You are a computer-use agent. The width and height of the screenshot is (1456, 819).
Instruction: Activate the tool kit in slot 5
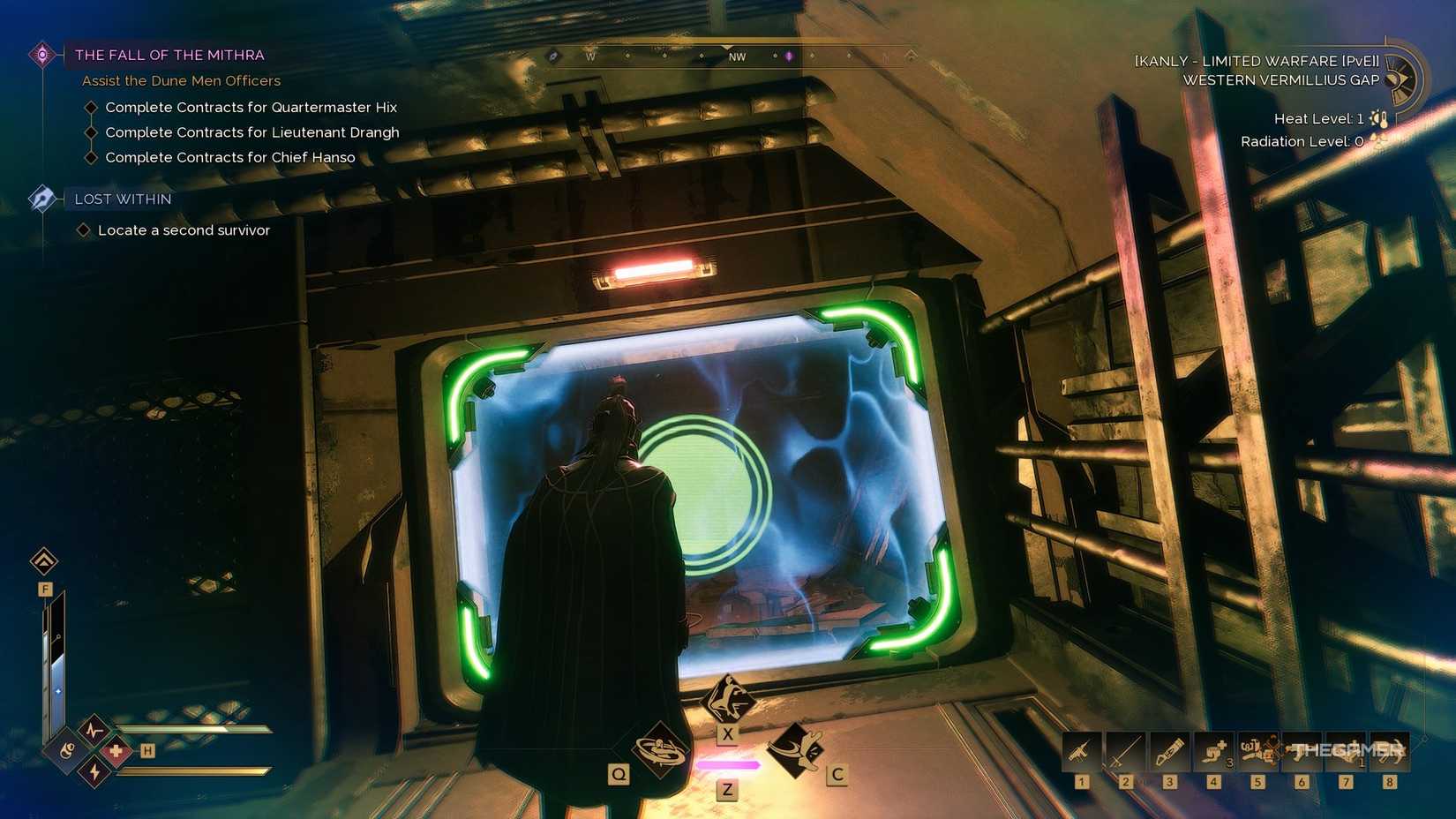coord(1257,750)
